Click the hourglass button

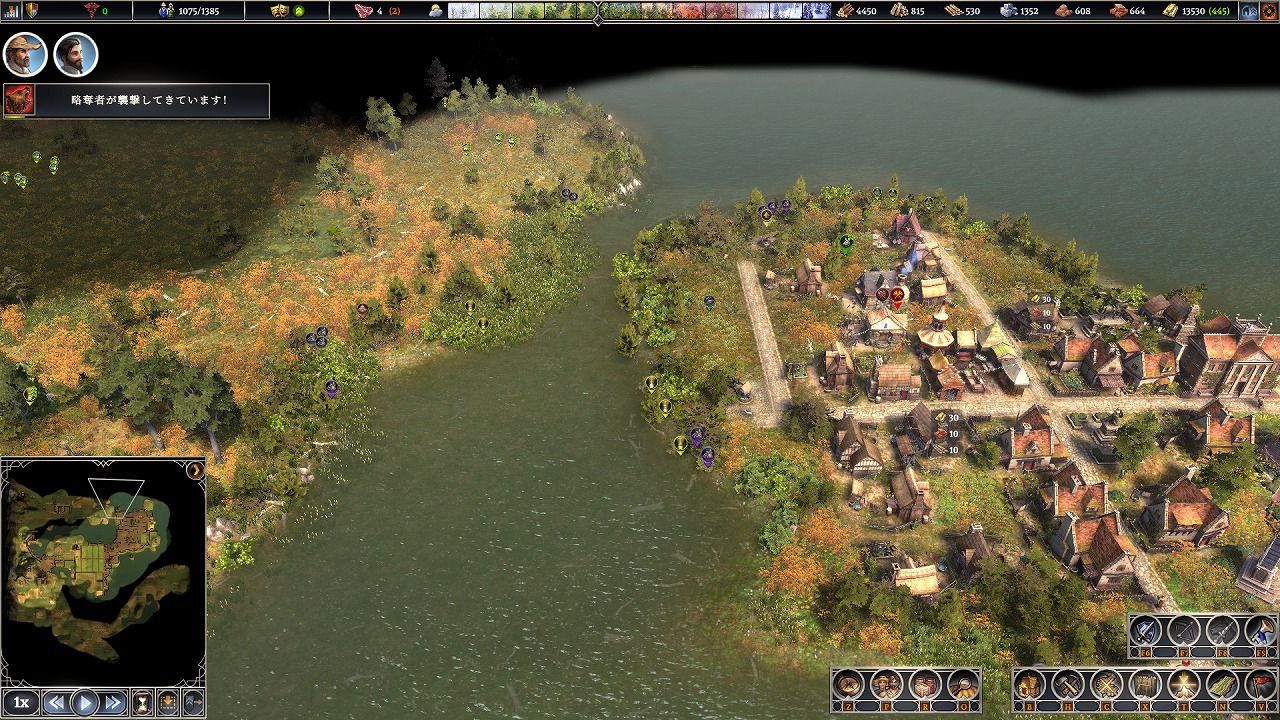point(143,702)
